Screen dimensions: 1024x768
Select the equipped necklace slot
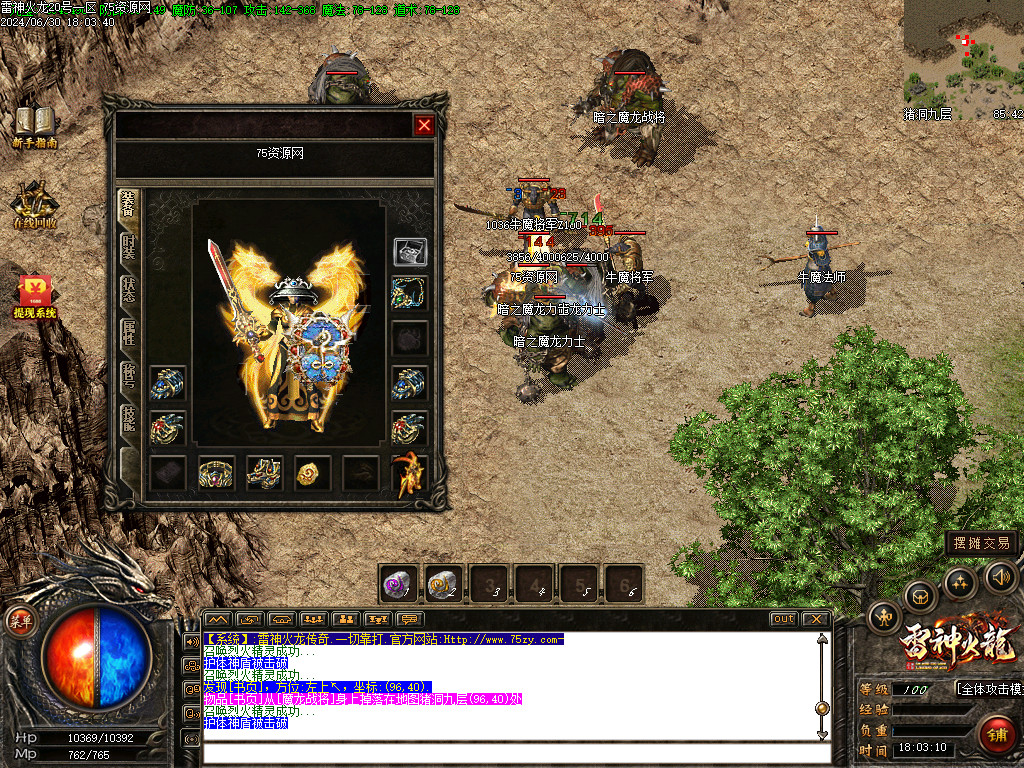point(409,293)
